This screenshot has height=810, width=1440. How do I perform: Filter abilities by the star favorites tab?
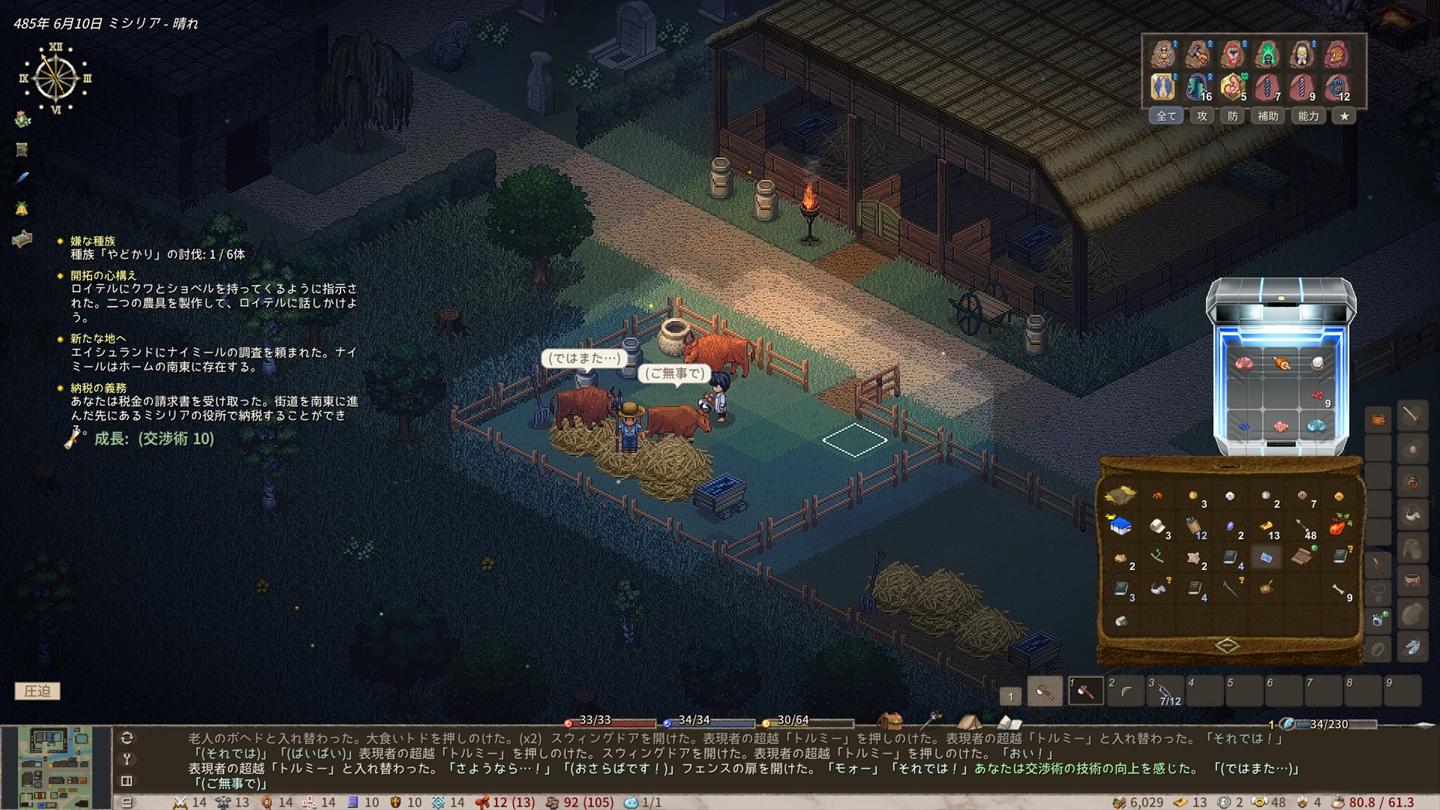coord(1345,116)
